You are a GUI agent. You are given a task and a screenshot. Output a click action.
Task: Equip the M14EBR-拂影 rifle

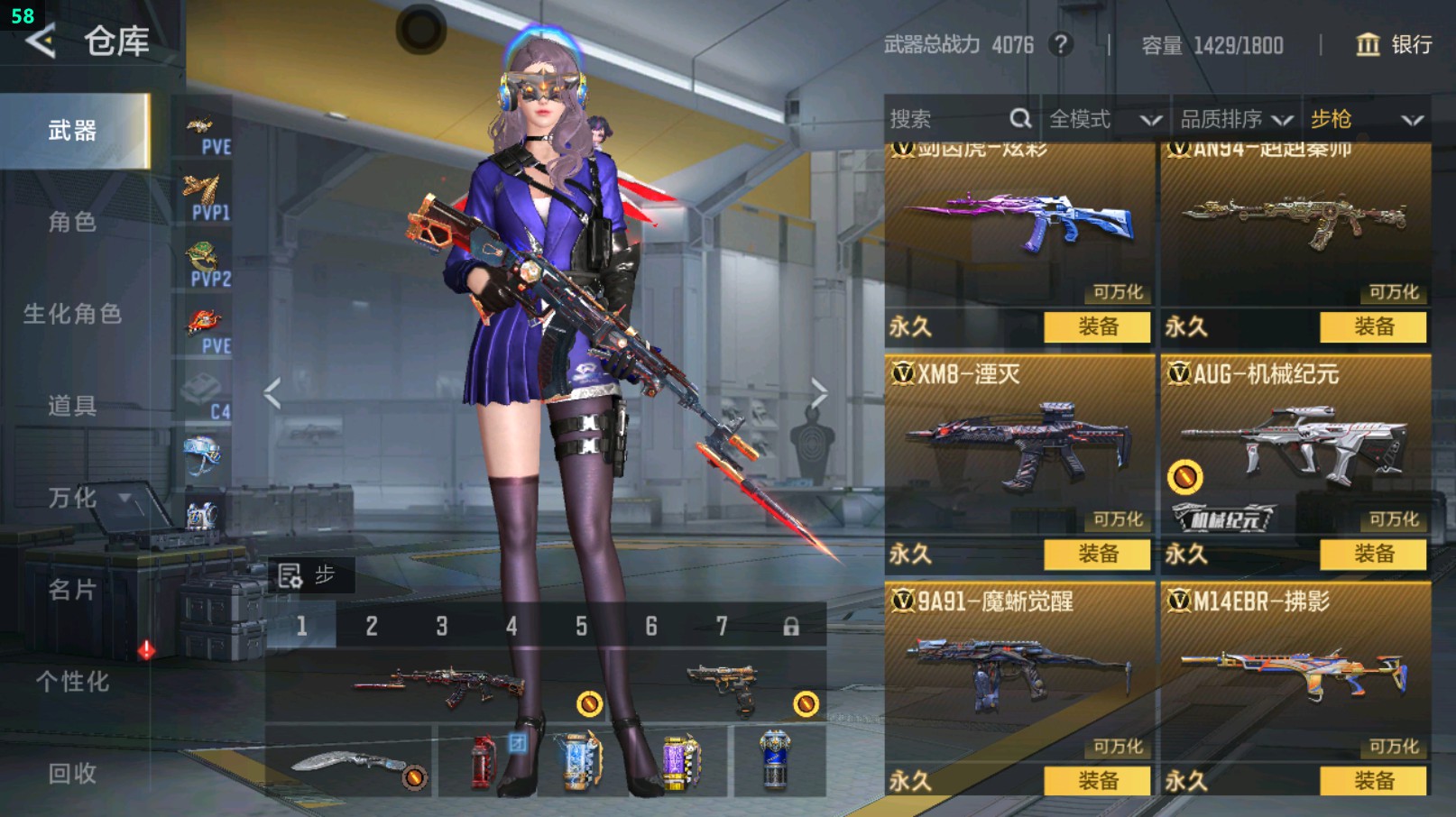click(x=1373, y=781)
